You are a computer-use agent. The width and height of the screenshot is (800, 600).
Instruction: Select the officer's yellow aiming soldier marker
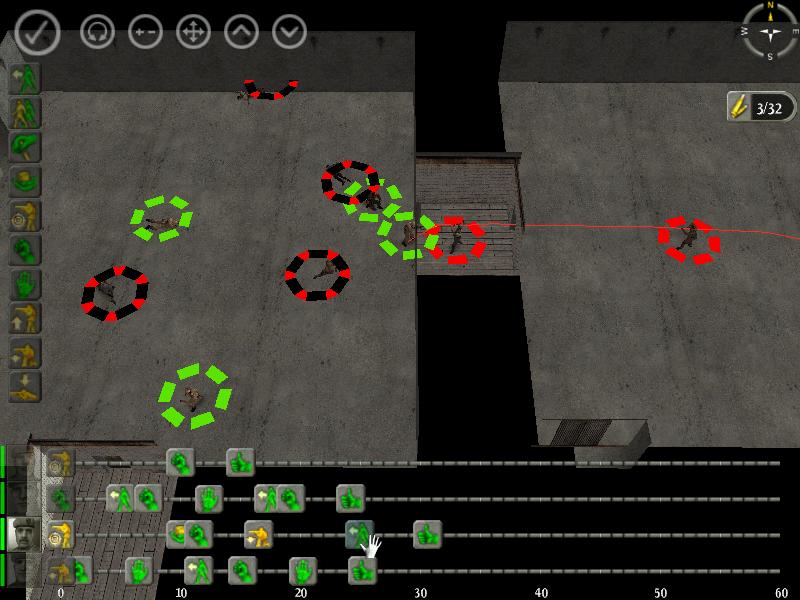[258, 534]
